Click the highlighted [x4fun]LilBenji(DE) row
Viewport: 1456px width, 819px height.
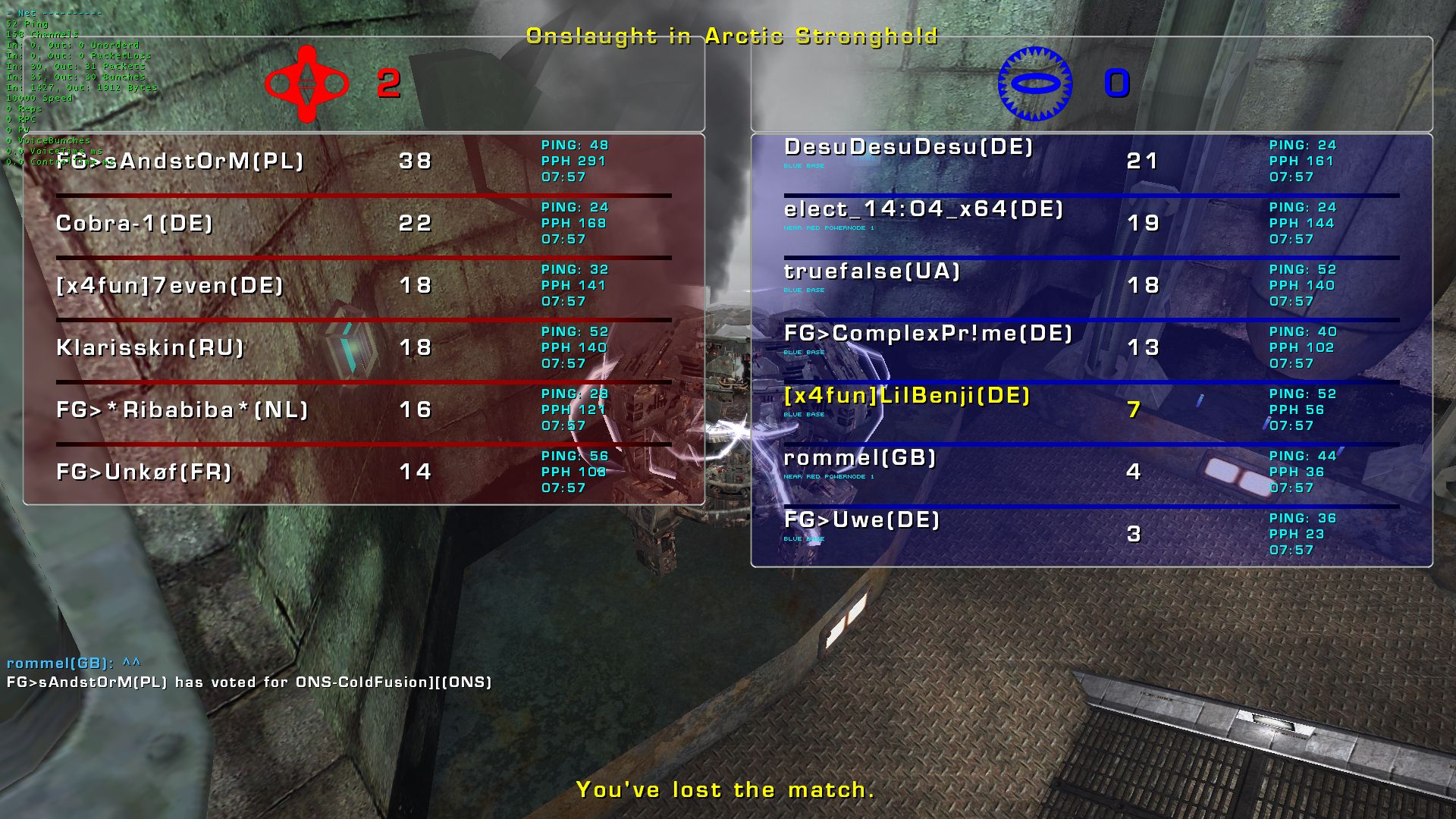click(907, 396)
